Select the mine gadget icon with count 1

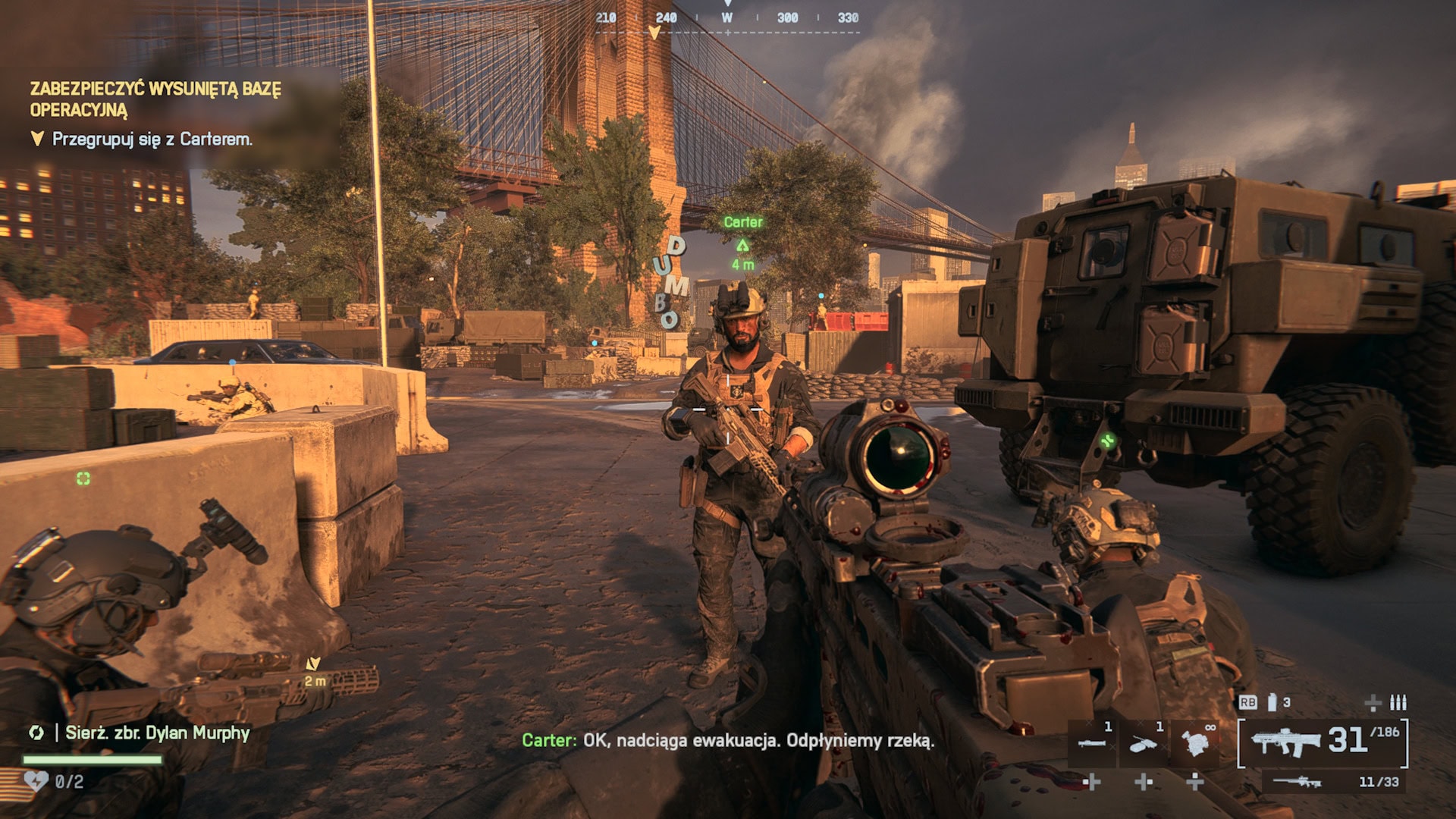click(x=1143, y=745)
